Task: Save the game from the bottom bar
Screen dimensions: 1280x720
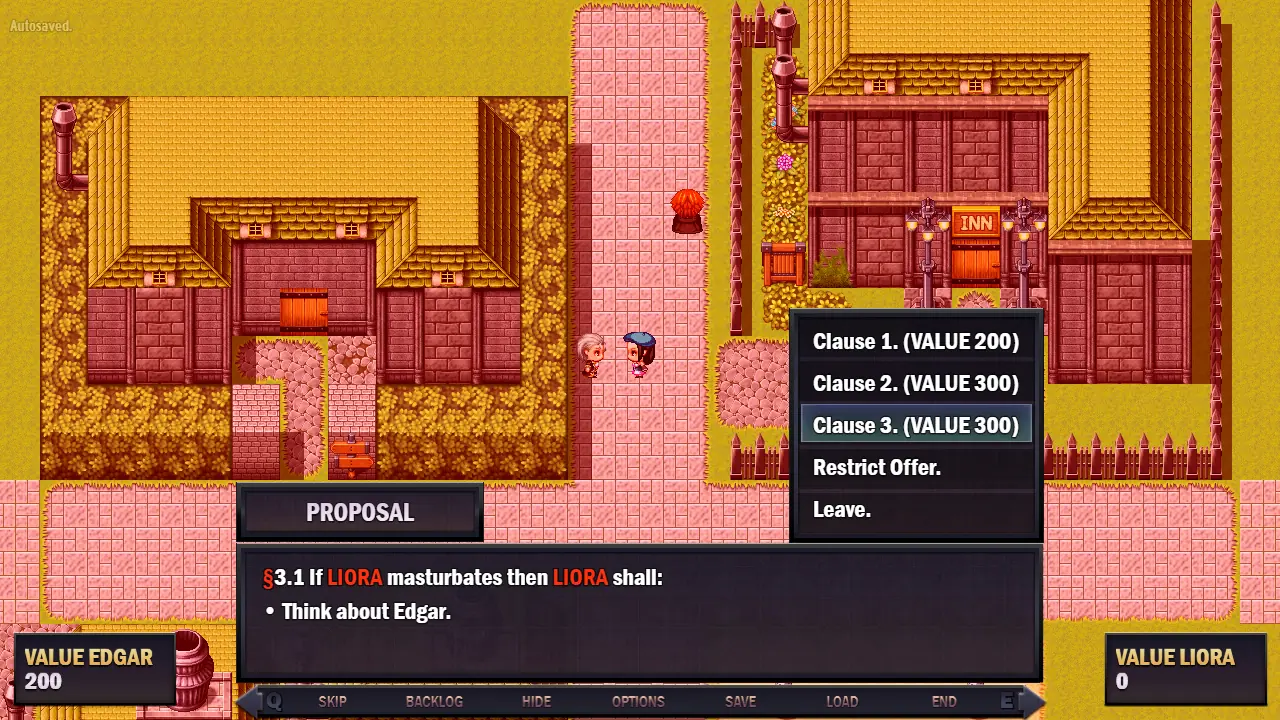Action: pos(740,702)
